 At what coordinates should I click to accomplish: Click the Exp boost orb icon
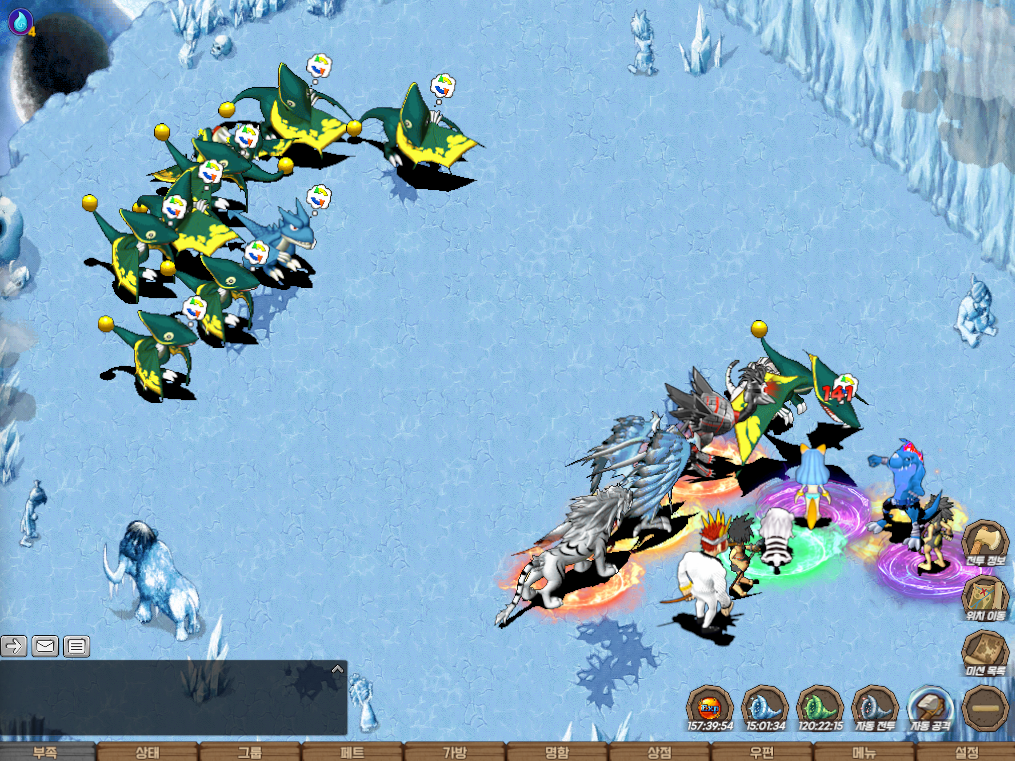pos(710,707)
